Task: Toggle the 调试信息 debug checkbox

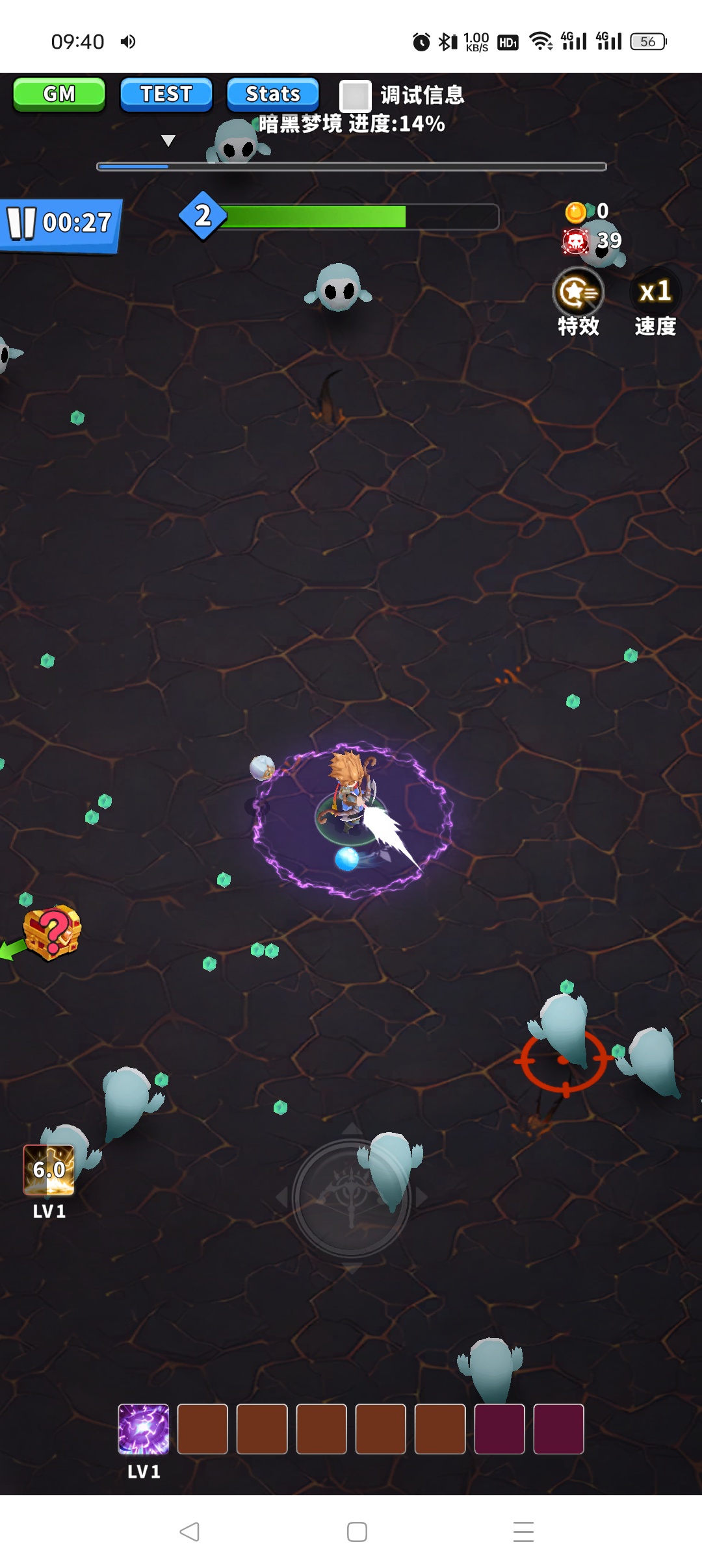Action: coord(356,96)
